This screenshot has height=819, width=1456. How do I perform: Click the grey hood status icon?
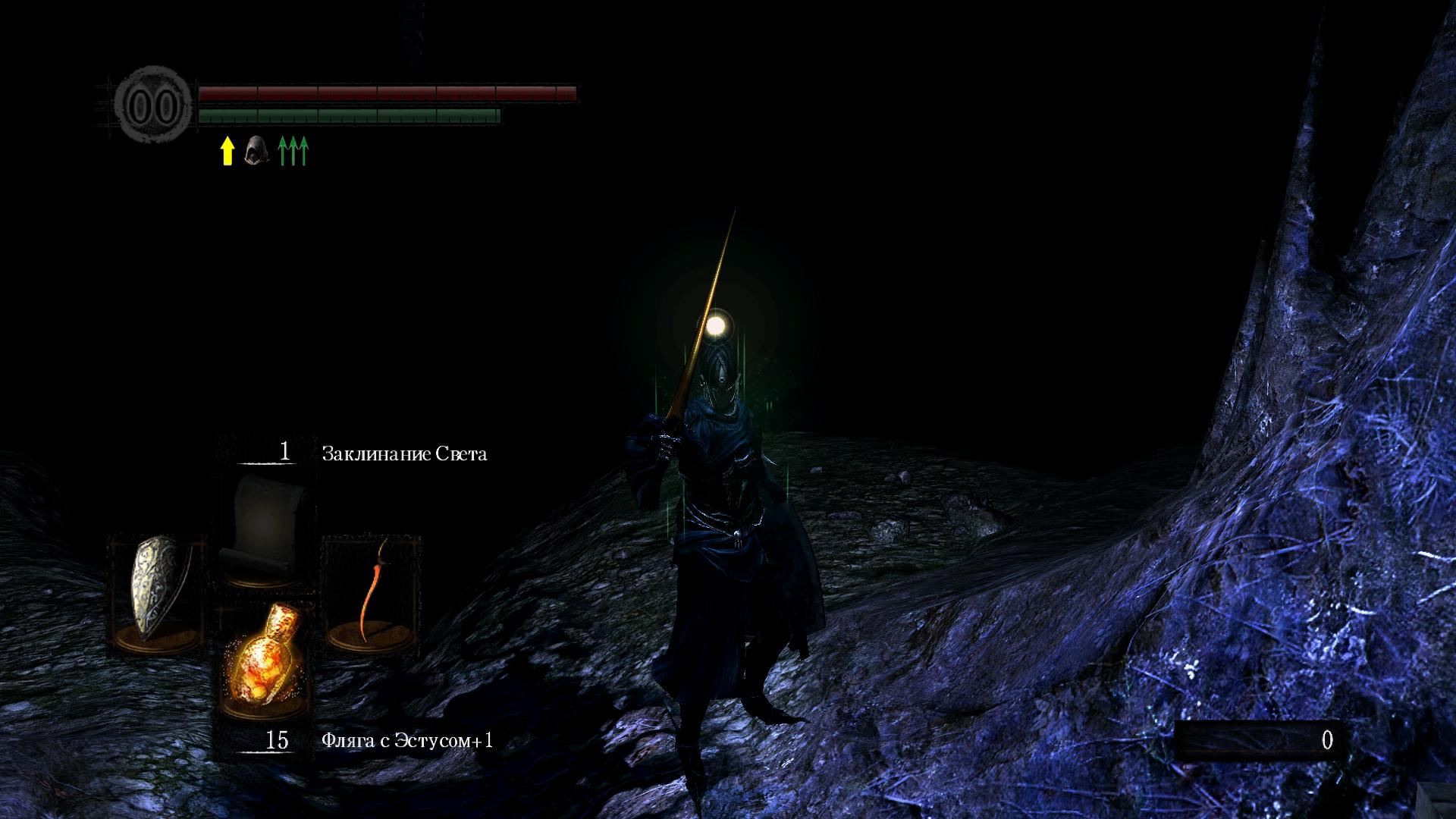coord(256,150)
